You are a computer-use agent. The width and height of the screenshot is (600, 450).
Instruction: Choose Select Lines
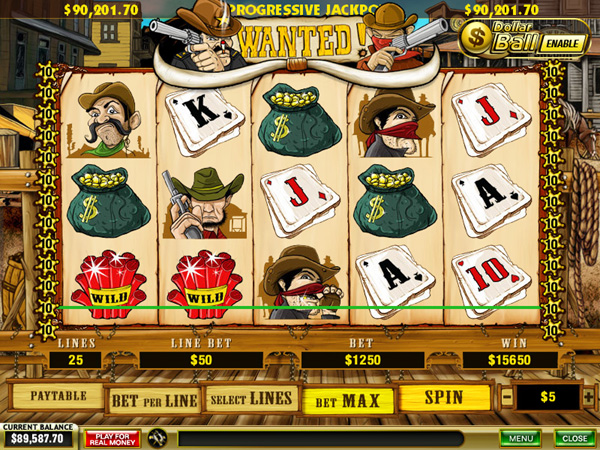pos(252,400)
